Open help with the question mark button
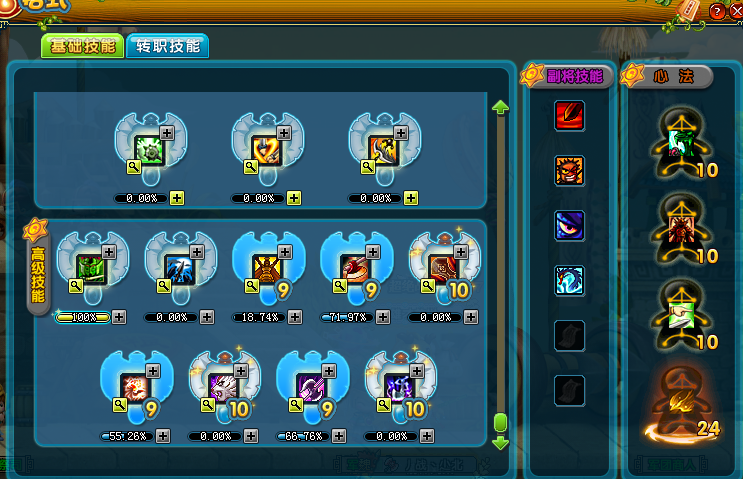 coord(716,10)
